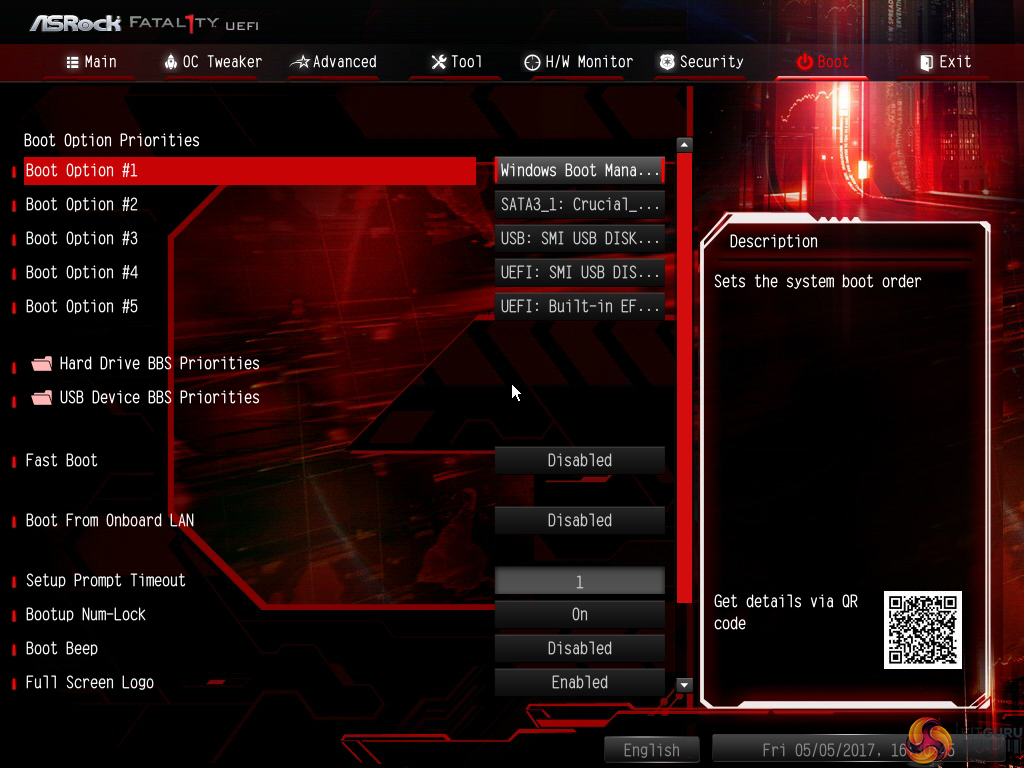1024x768 pixels.
Task: Change Boot From Onboard LAN setting
Action: click(580, 521)
